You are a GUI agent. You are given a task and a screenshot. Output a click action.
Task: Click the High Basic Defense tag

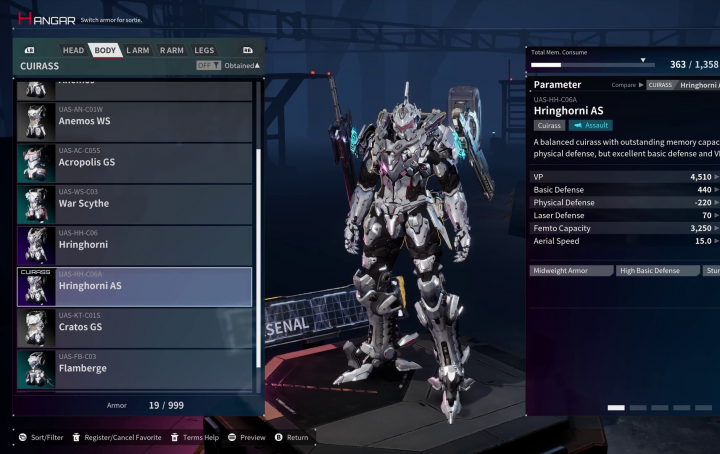click(658, 271)
